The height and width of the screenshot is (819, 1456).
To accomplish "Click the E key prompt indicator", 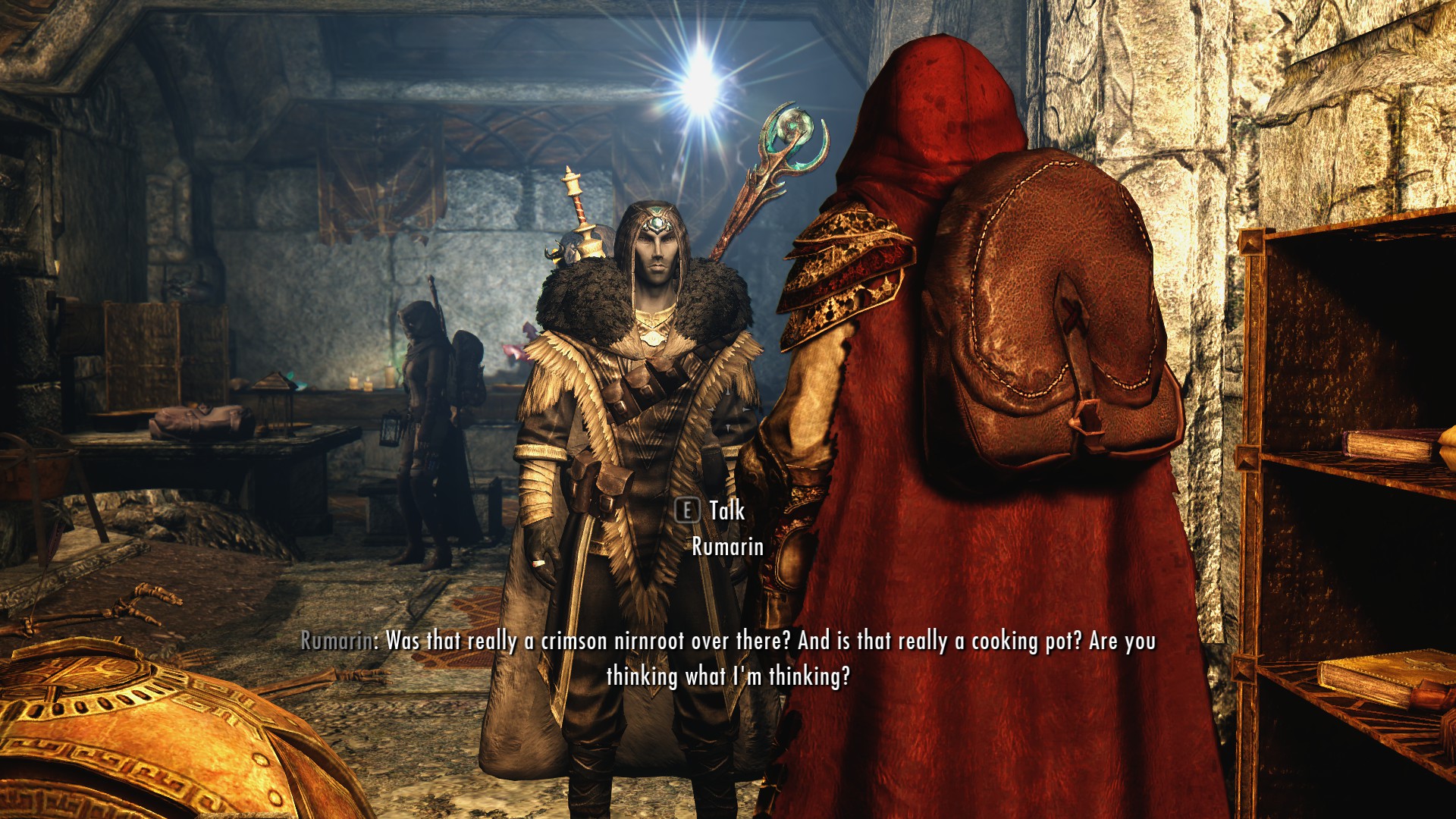I will coord(689,512).
